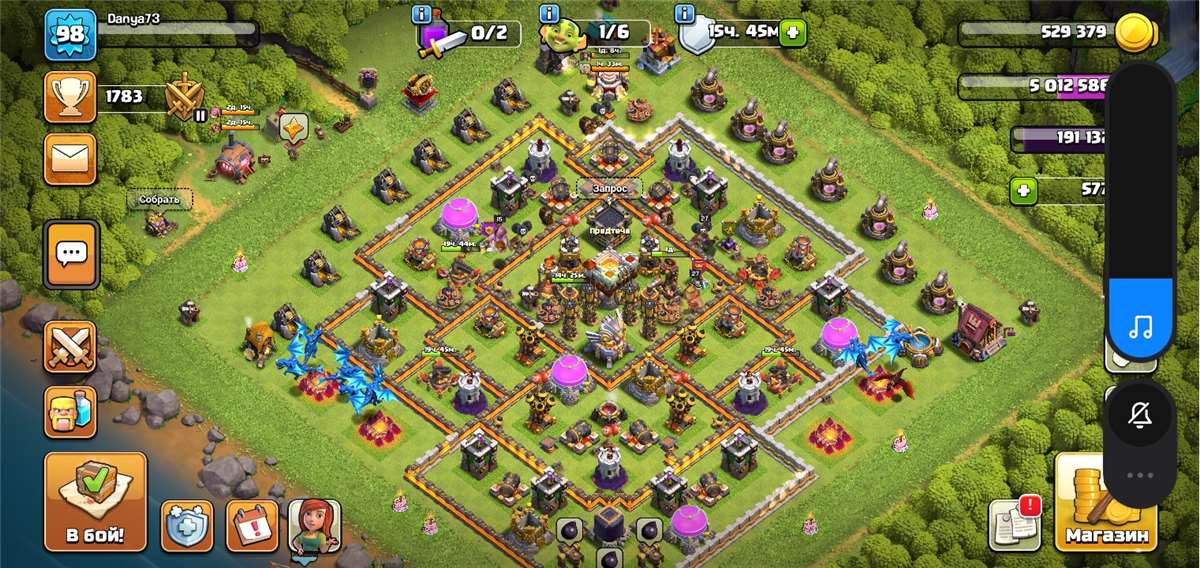
Task: Show info for army capacity 0/2
Action: [422, 13]
